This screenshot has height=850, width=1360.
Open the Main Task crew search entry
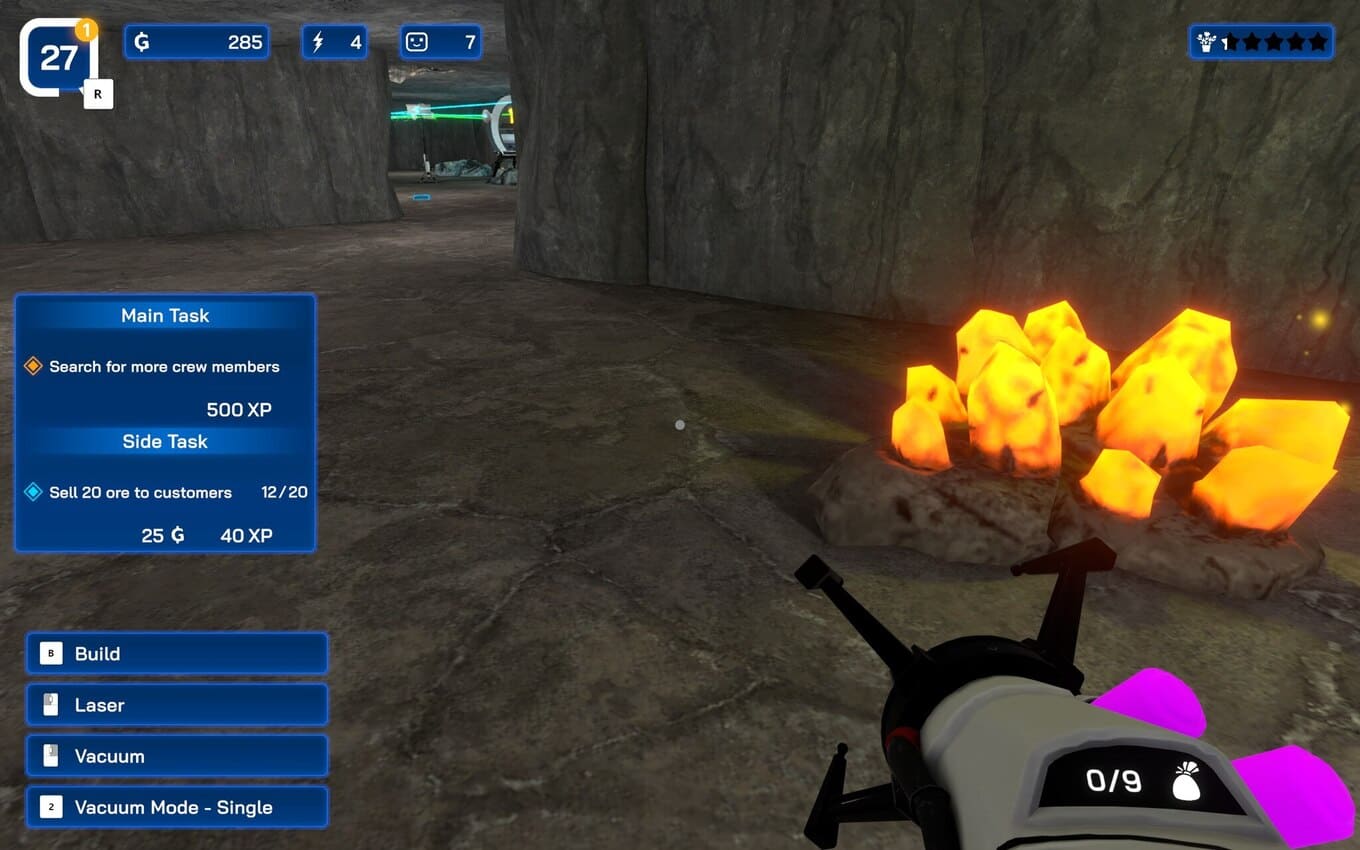click(164, 367)
